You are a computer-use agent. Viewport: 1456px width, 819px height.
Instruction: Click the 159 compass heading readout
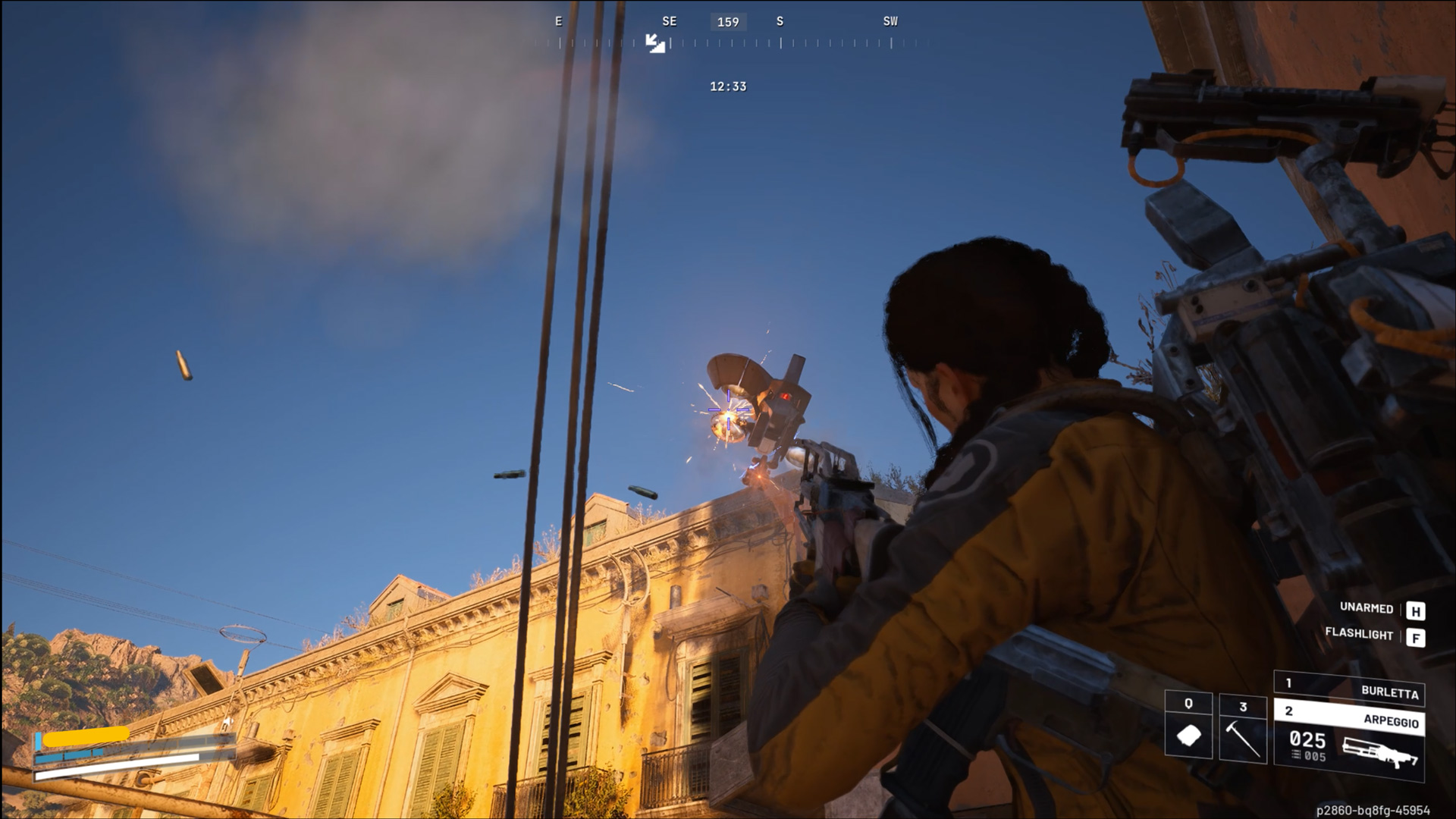[729, 21]
